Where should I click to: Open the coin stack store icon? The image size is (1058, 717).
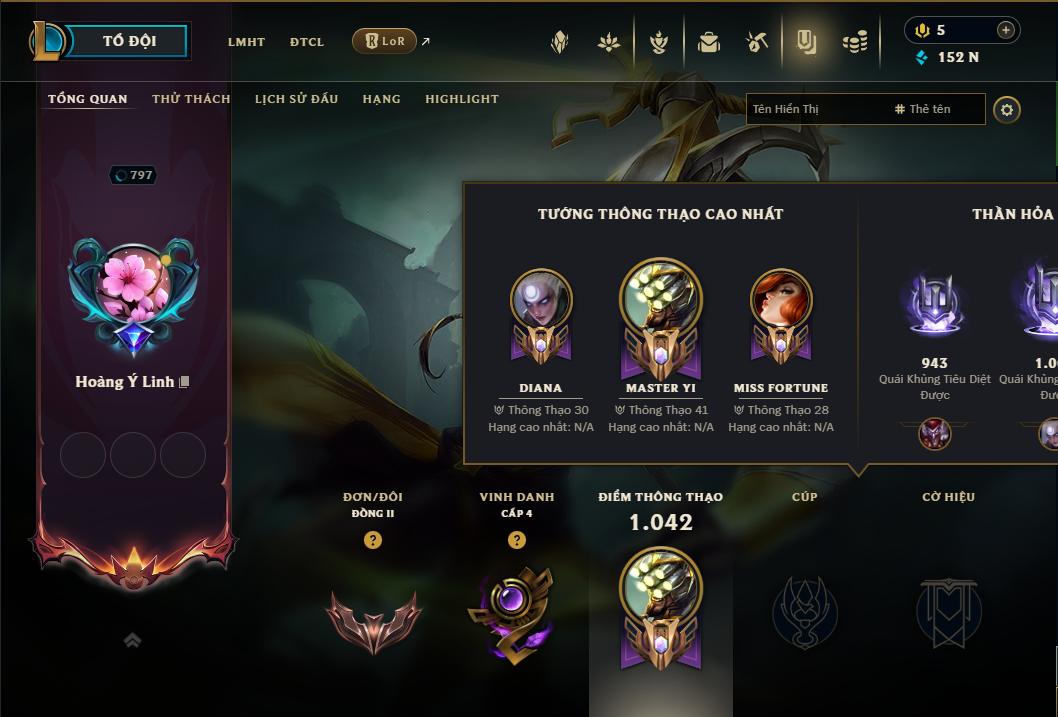[x=855, y=42]
